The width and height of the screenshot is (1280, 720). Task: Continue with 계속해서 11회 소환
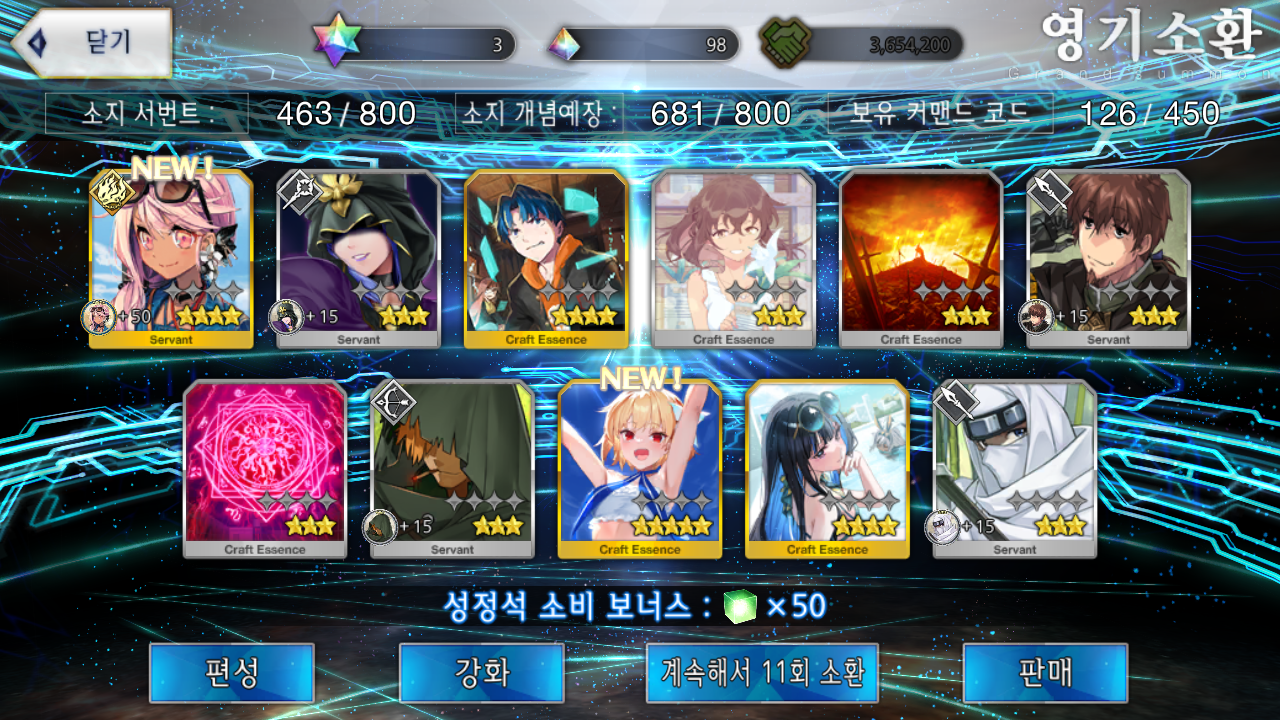click(x=762, y=672)
